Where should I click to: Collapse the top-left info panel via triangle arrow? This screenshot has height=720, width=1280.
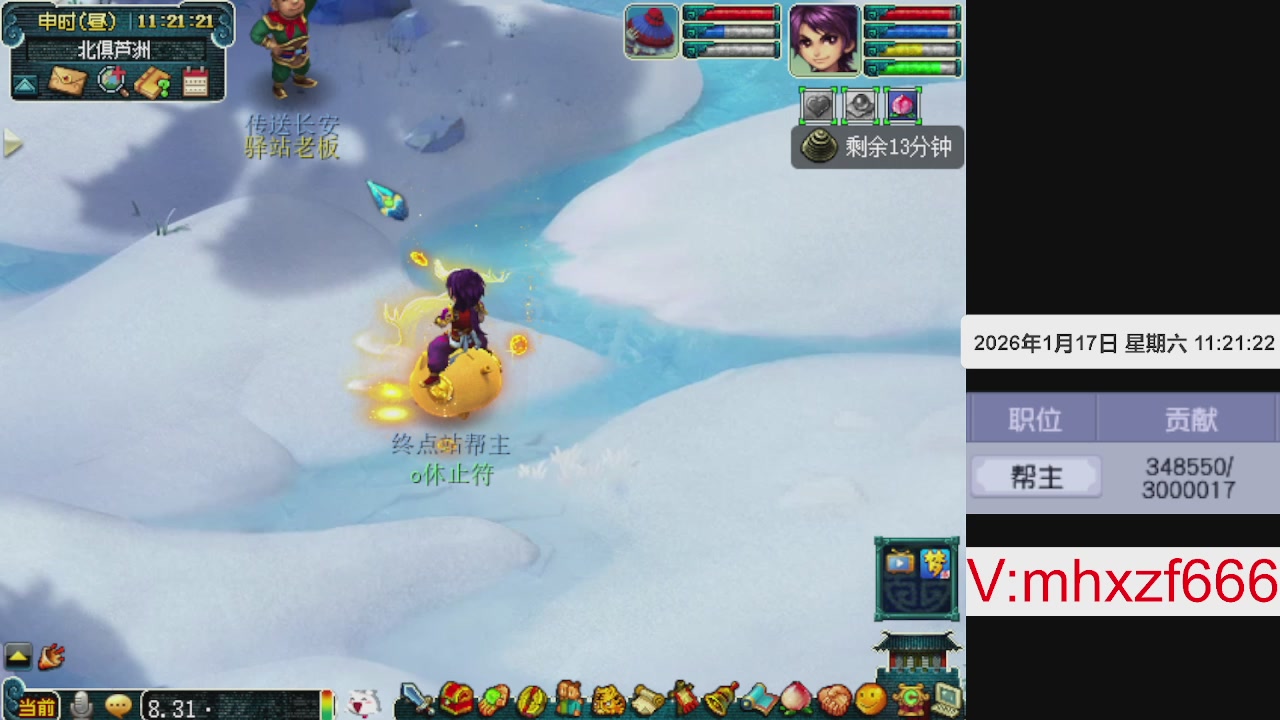pos(25,84)
